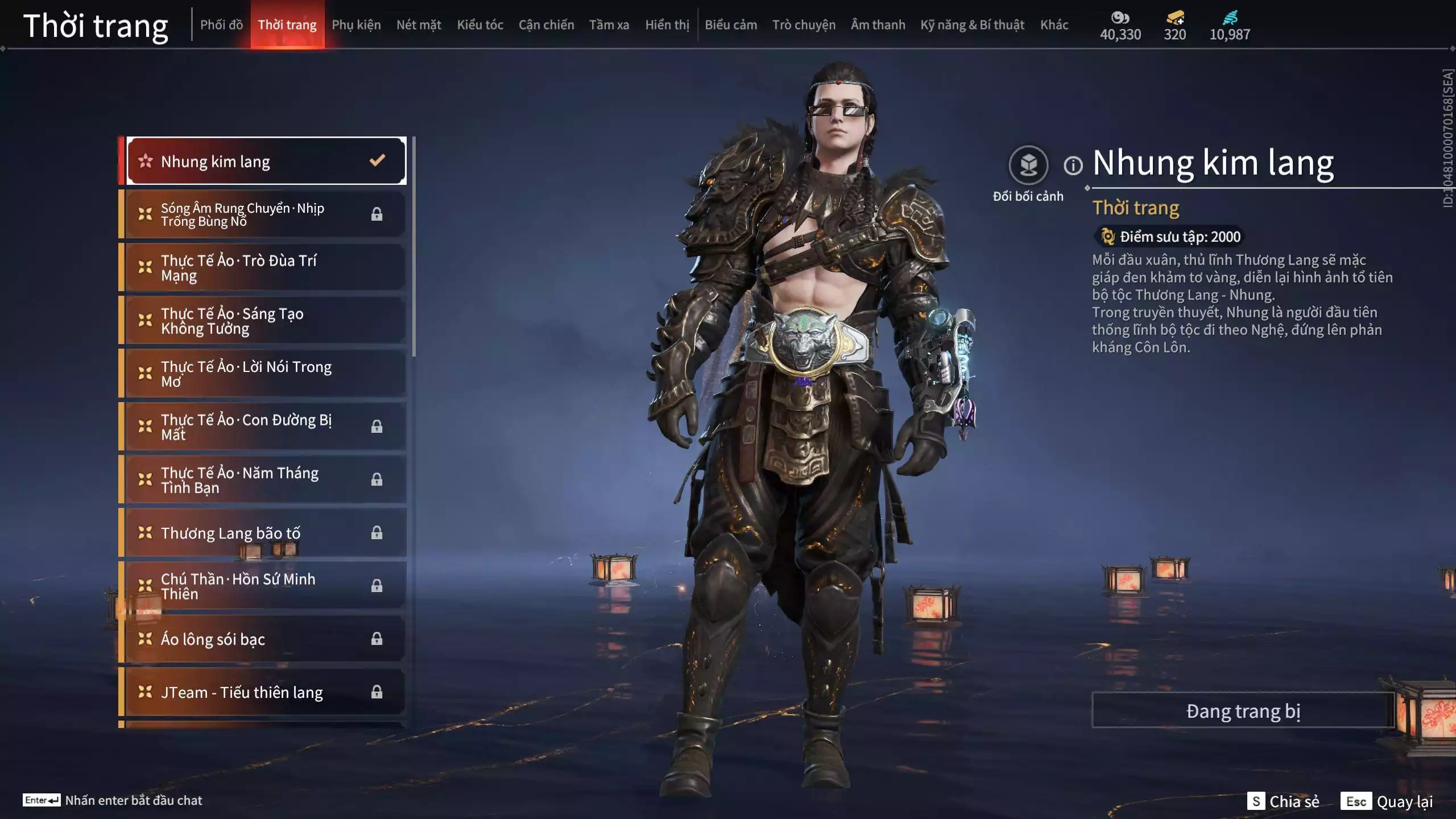Choose Thực Tế Ảo · Lời Nói Trong Mơ
The height and width of the screenshot is (819, 1456).
point(266,374)
